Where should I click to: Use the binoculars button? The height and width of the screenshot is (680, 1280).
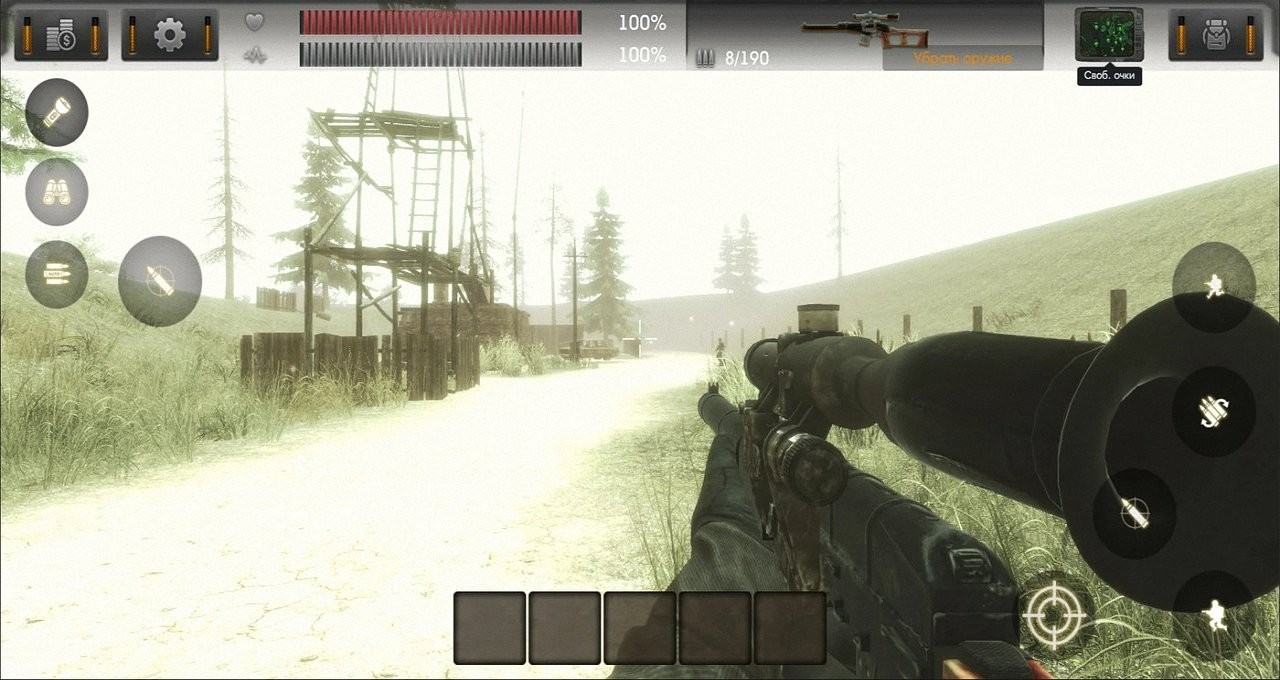[57, 192]
